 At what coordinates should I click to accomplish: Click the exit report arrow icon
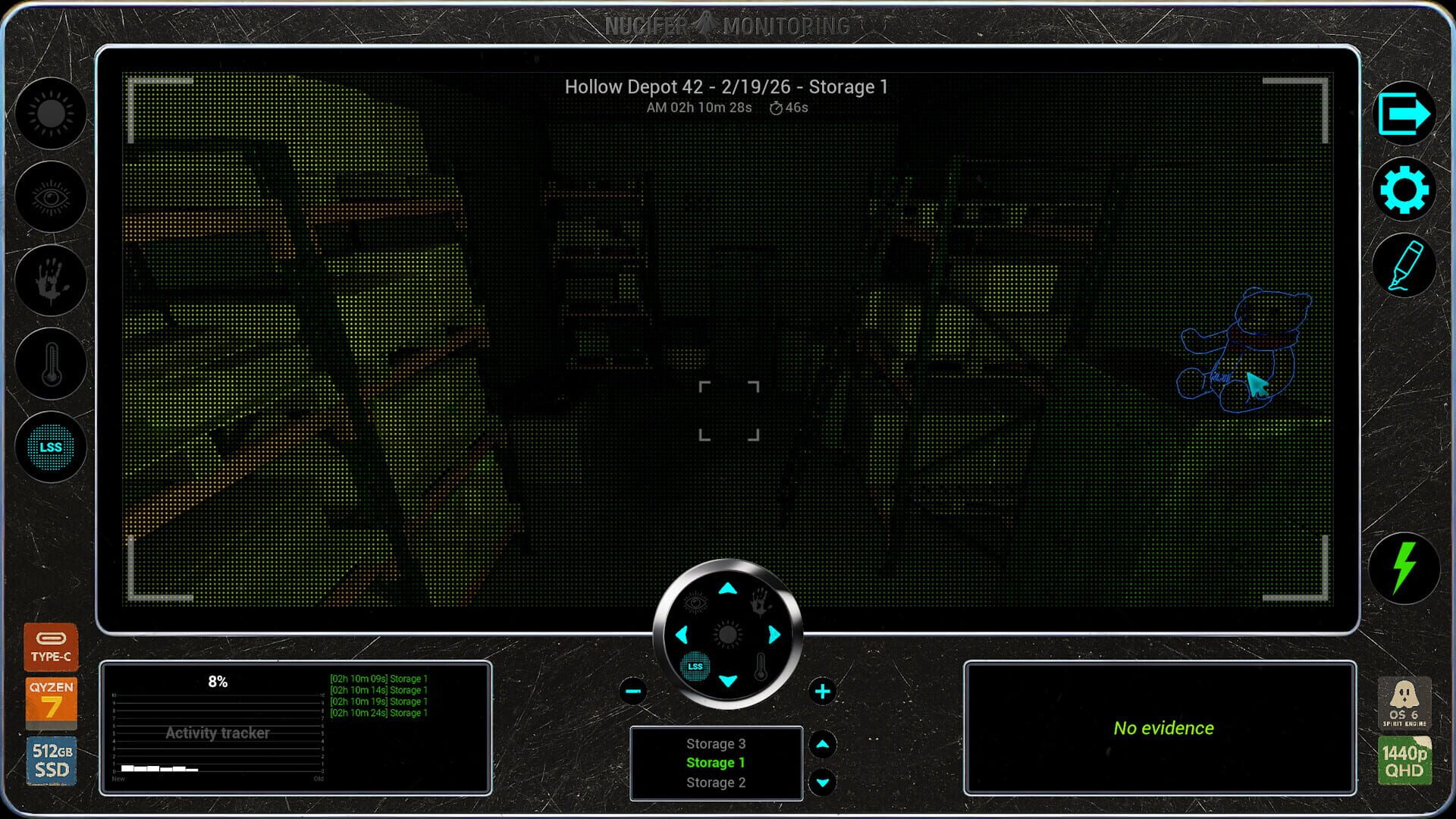(x=1404, y=114)
